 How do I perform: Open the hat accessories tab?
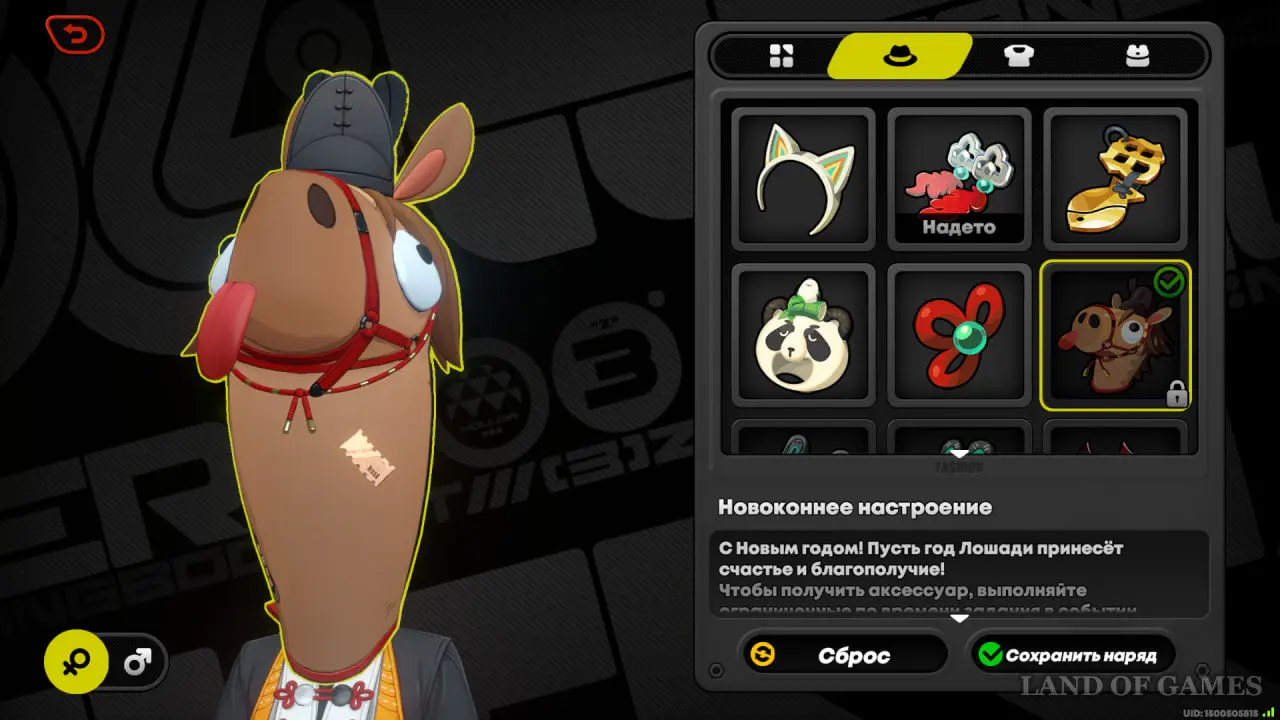pos(899,56)
